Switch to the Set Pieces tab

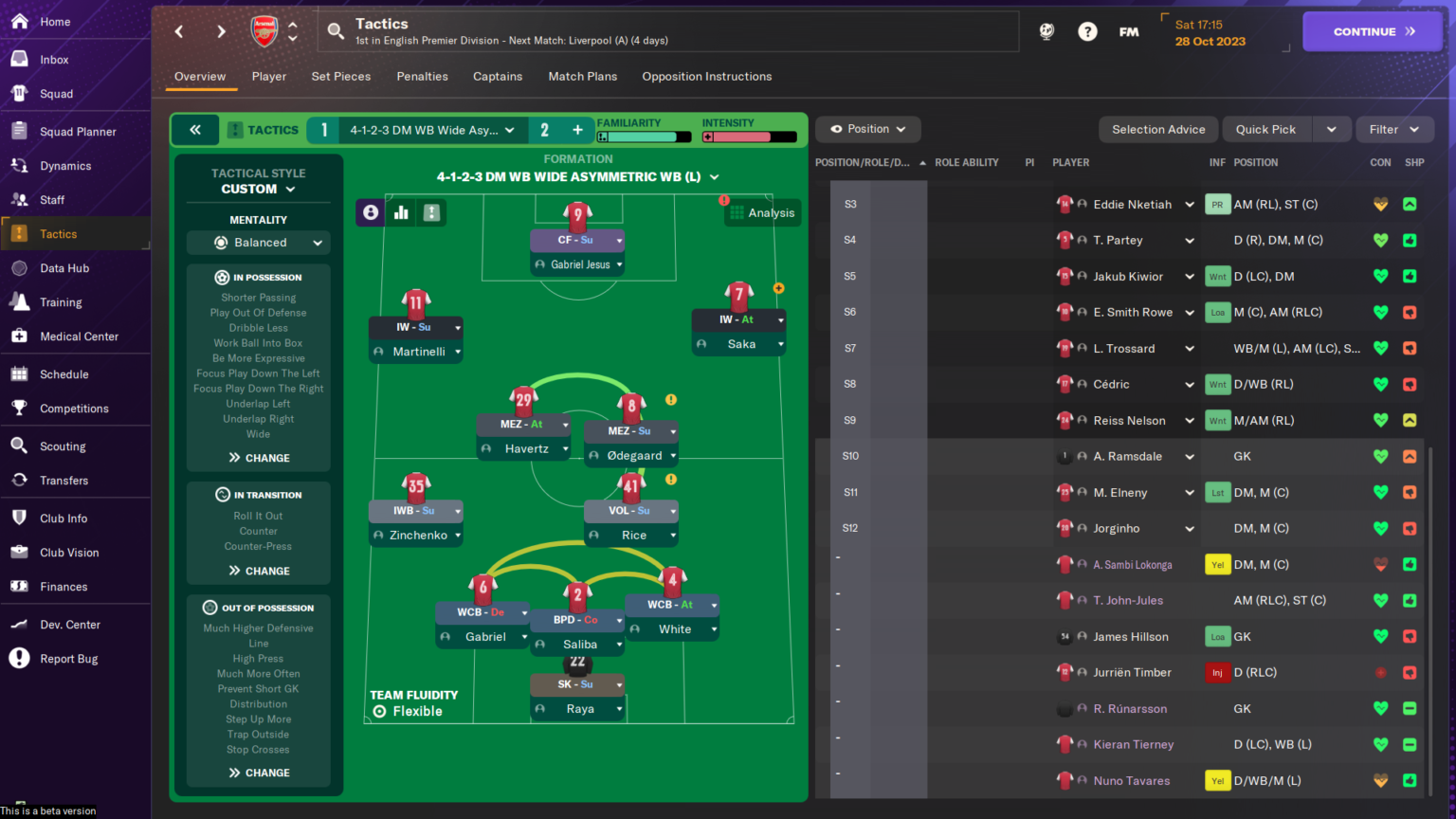[x=340, y=77]
